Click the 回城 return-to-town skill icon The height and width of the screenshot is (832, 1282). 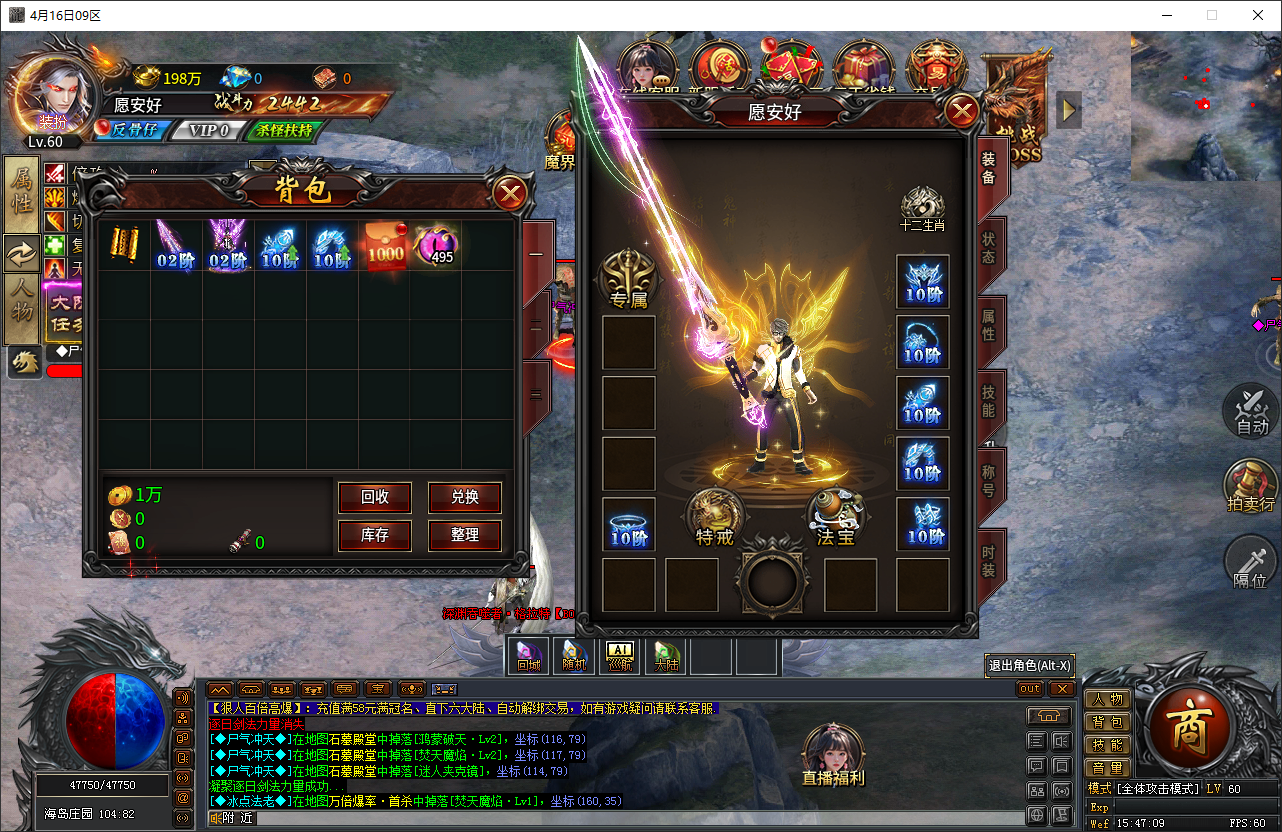click(528, 656)
